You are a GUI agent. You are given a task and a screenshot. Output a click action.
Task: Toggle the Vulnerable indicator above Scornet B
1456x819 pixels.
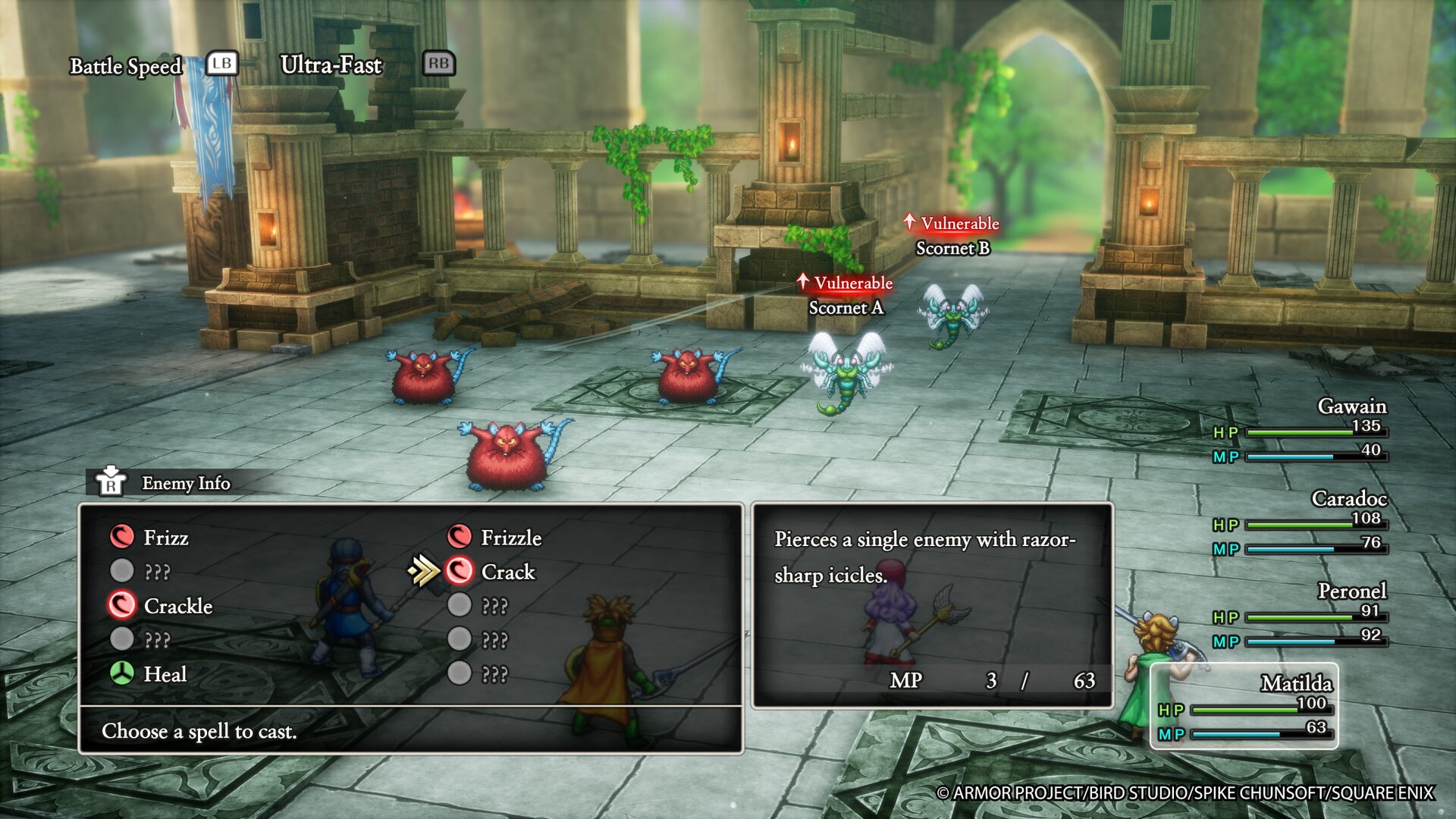point(952,223)
